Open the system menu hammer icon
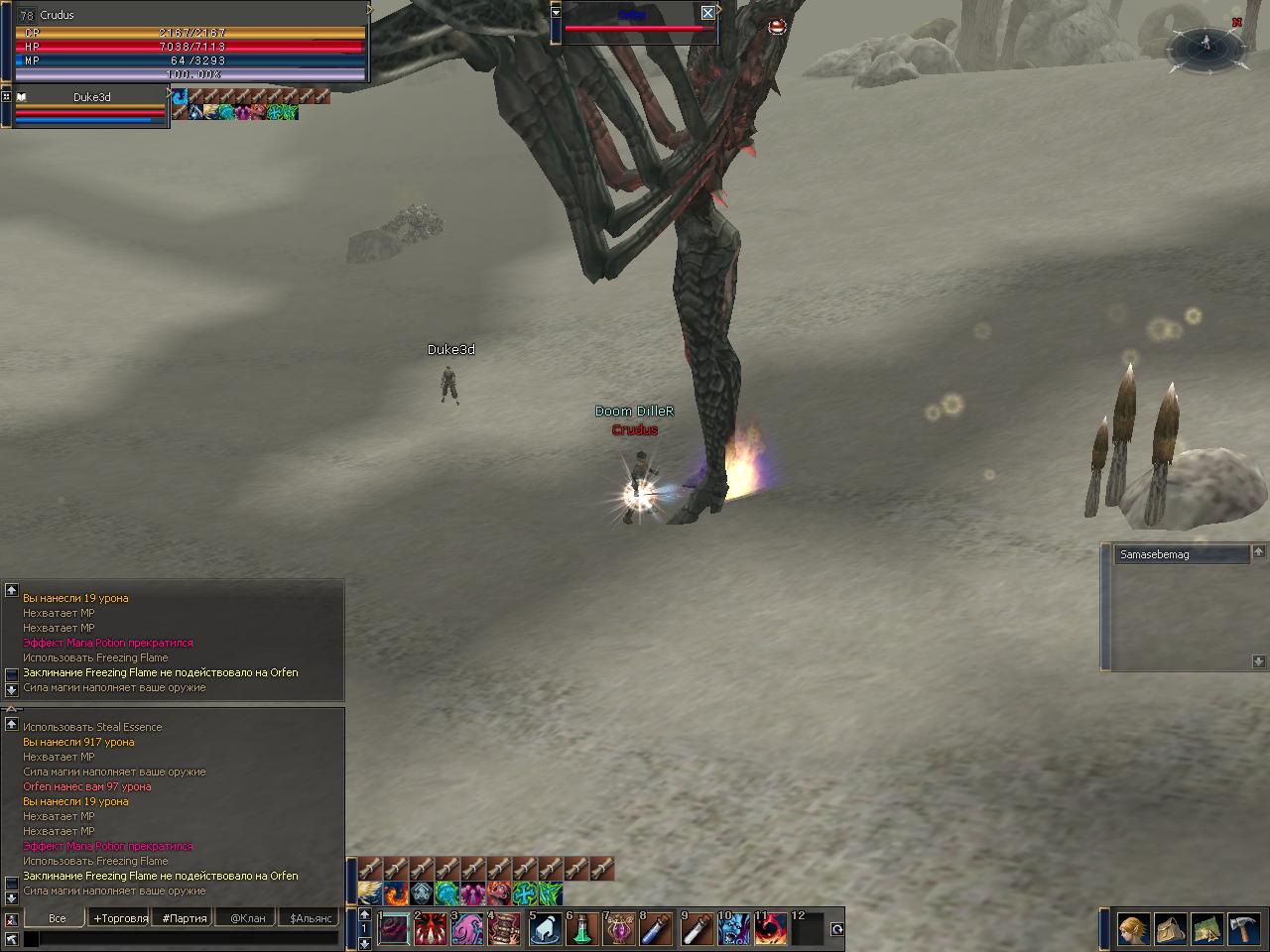The height and width of the screenshot is (952, 1270). (1244, 929)
